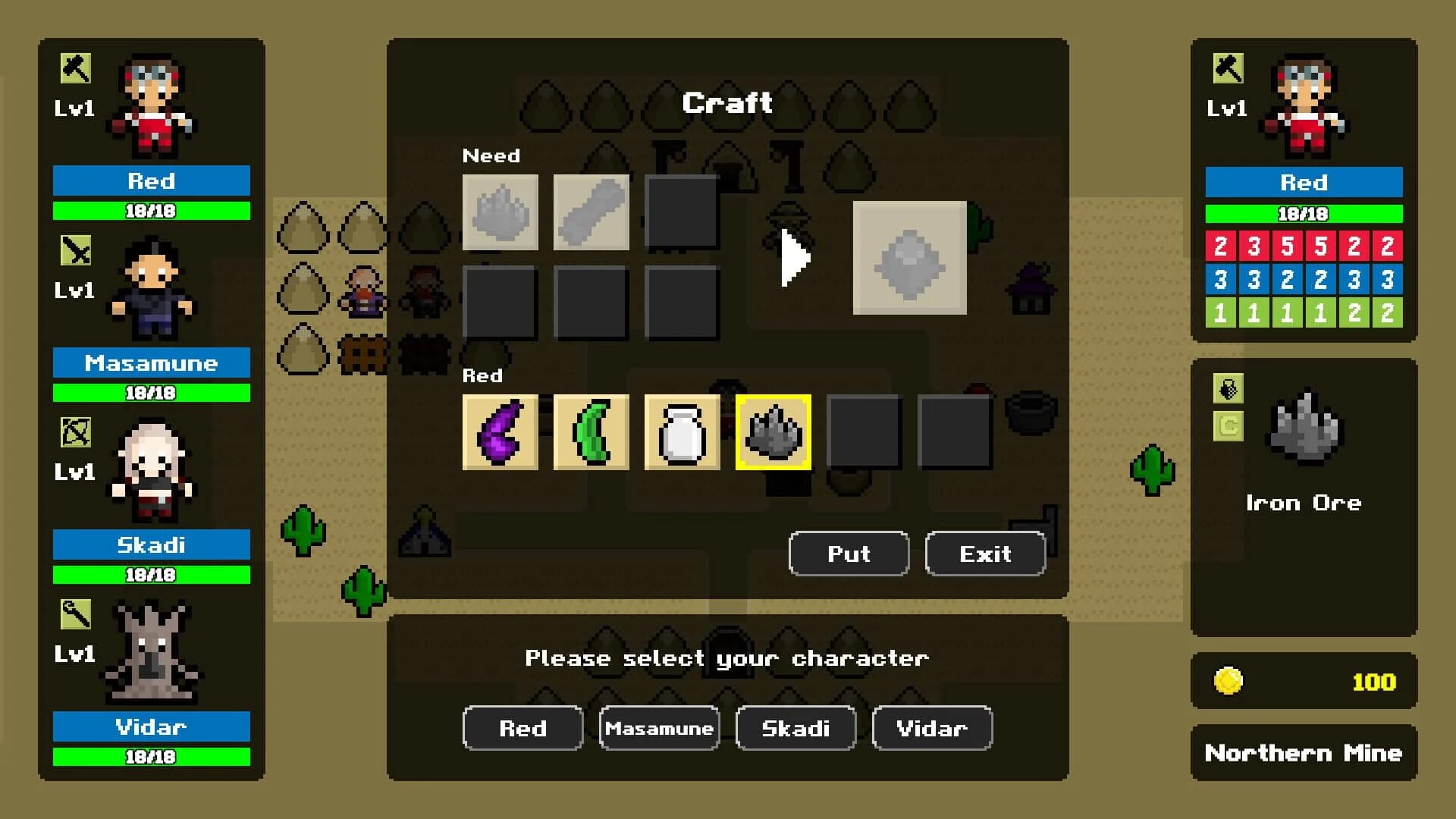Click Red's green HP bar

pos(150,211)
